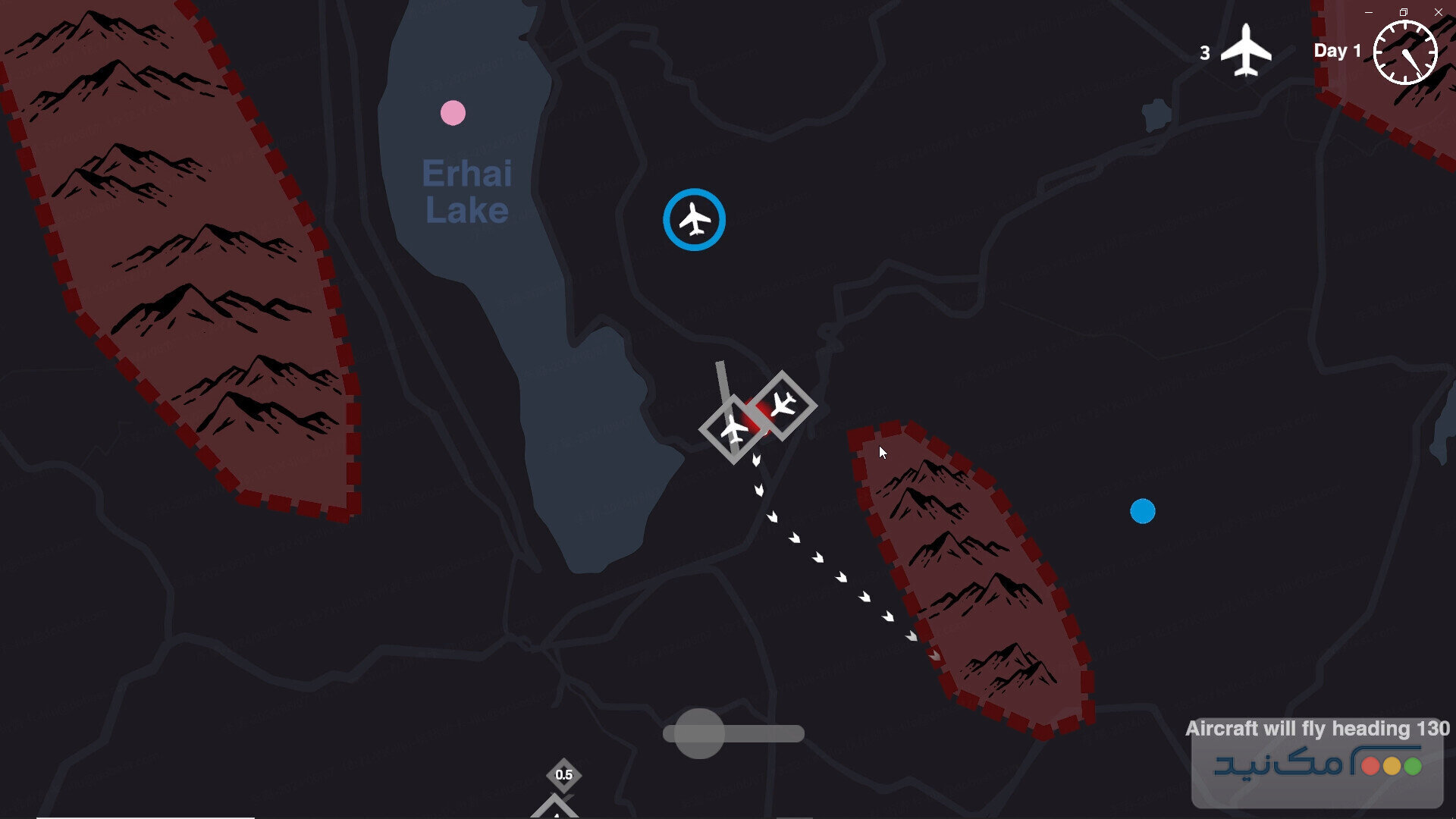Select the pink landing dot on Erhai Lake

pyautogui.click(x=453, y=111)
